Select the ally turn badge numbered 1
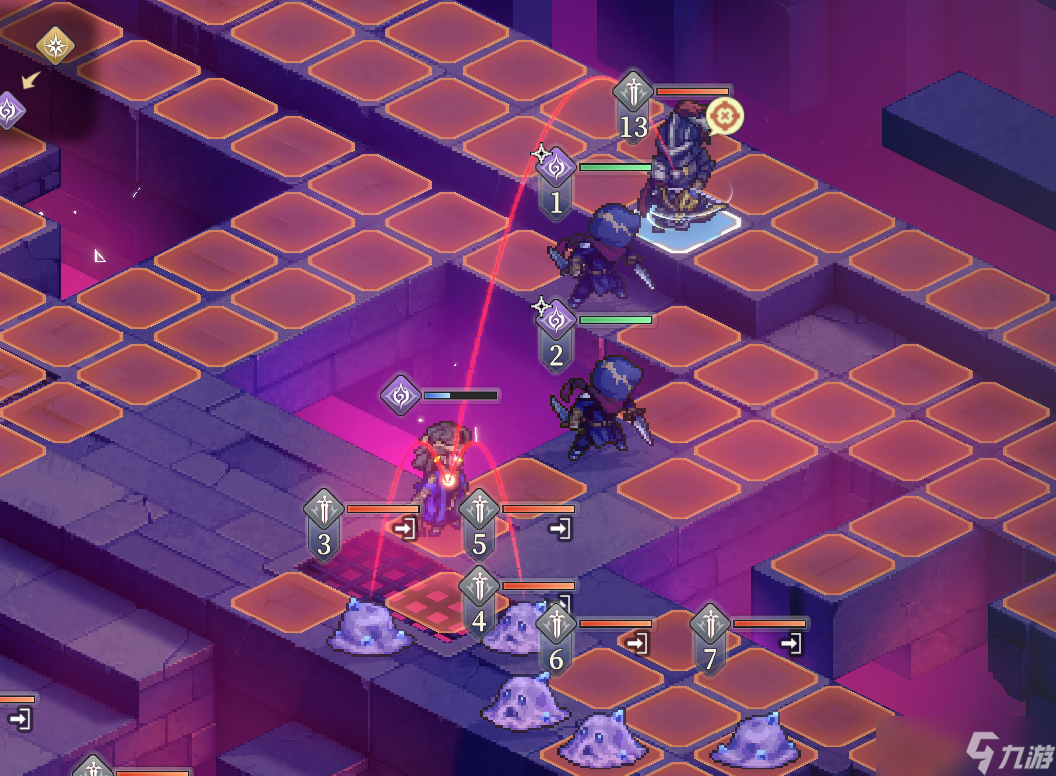The image size is (1056, 776). [556, 182]
